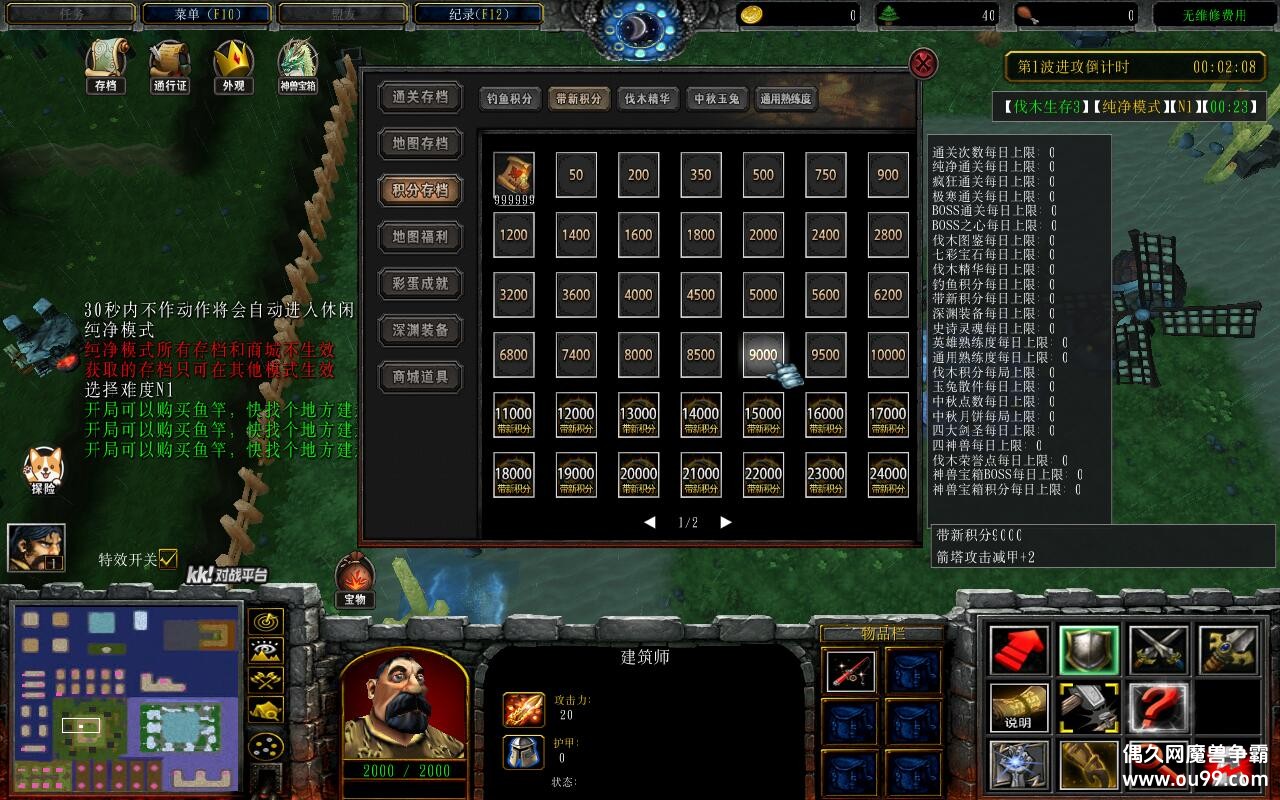Select the 9000 points reward tile
This screenshot has height=800, width=1280.
(x=763, y=355)
